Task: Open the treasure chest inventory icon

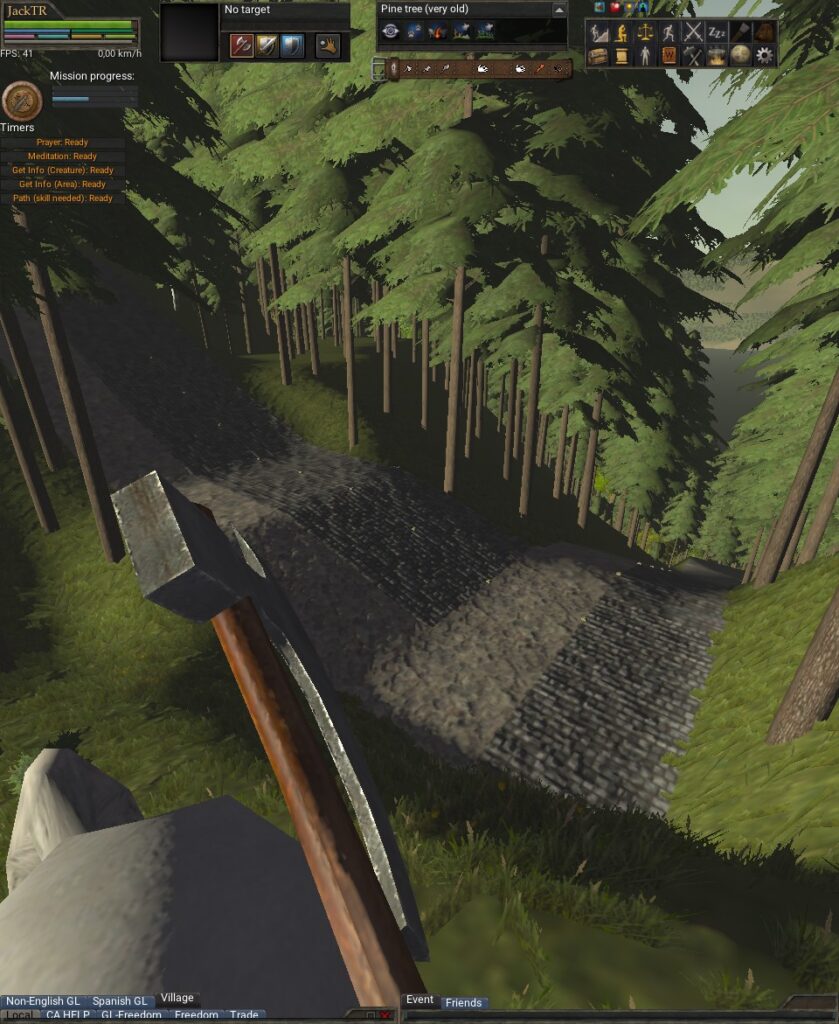Action: pos(597,55)
